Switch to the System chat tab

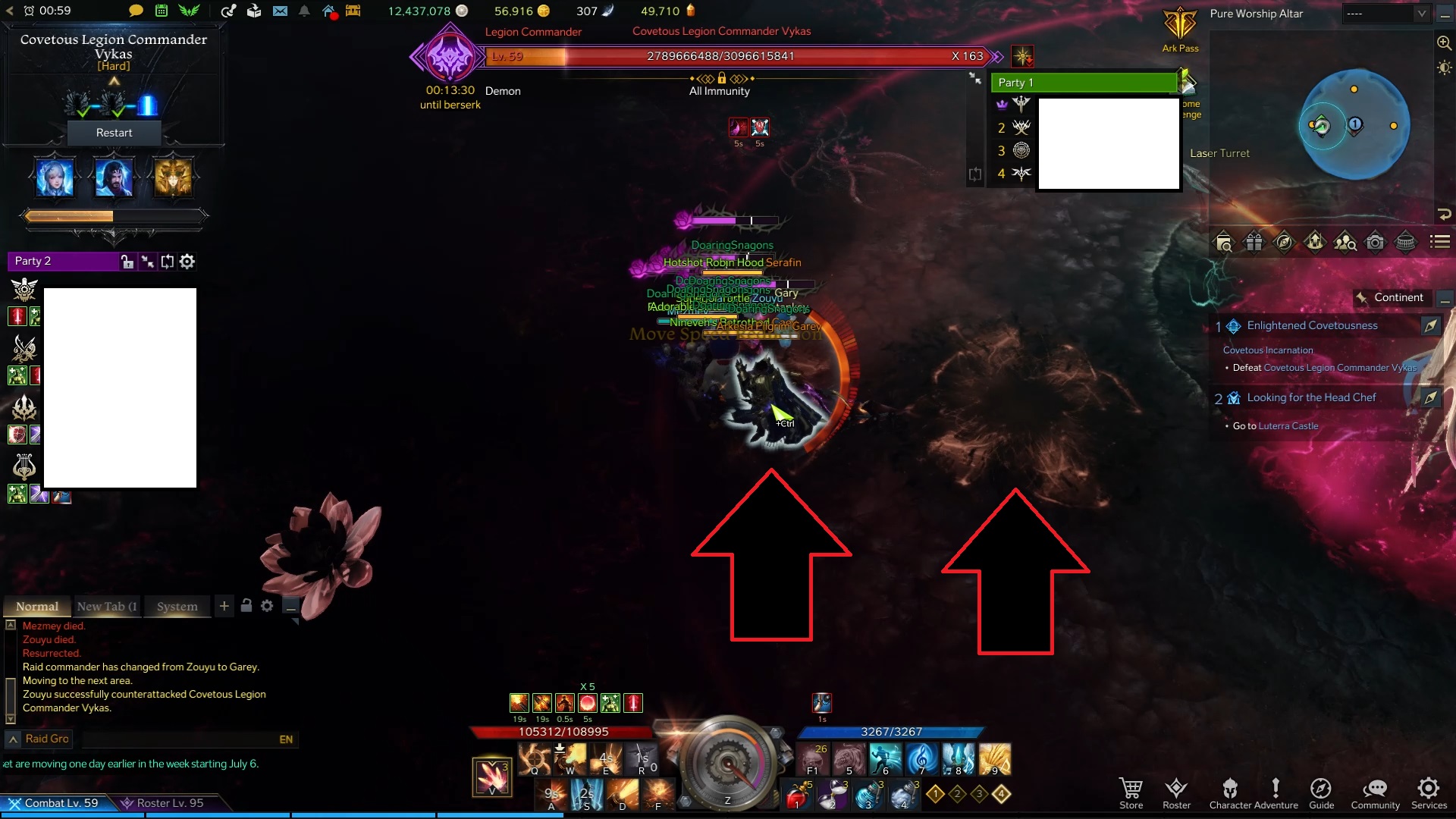[x=177, y=606]
